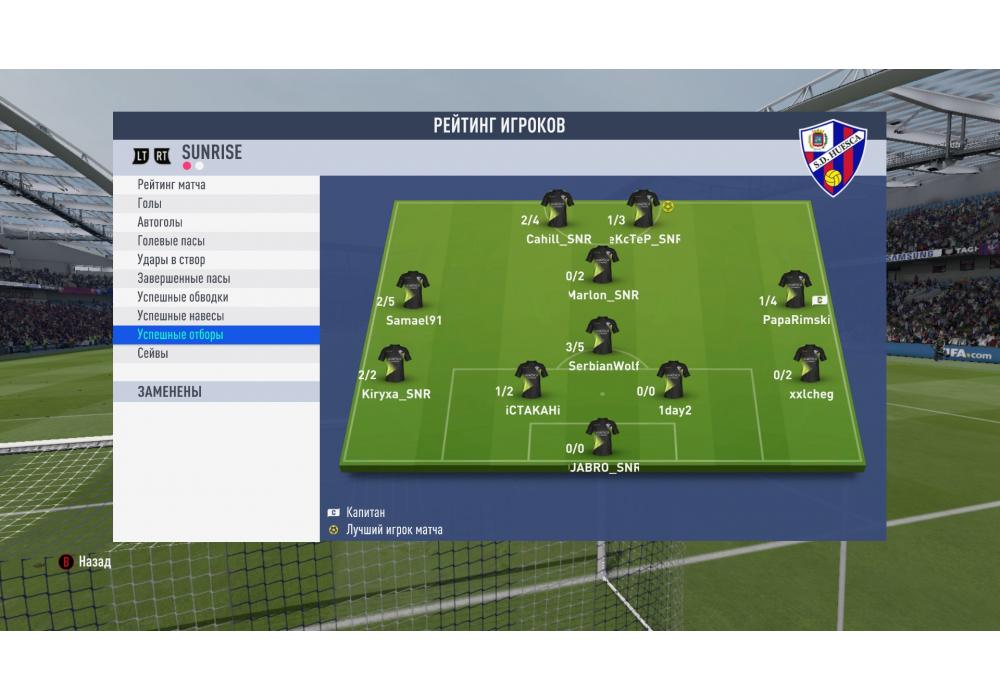Select Удары в створ entry
The image size is (1000, 700).
click(215, 260)
